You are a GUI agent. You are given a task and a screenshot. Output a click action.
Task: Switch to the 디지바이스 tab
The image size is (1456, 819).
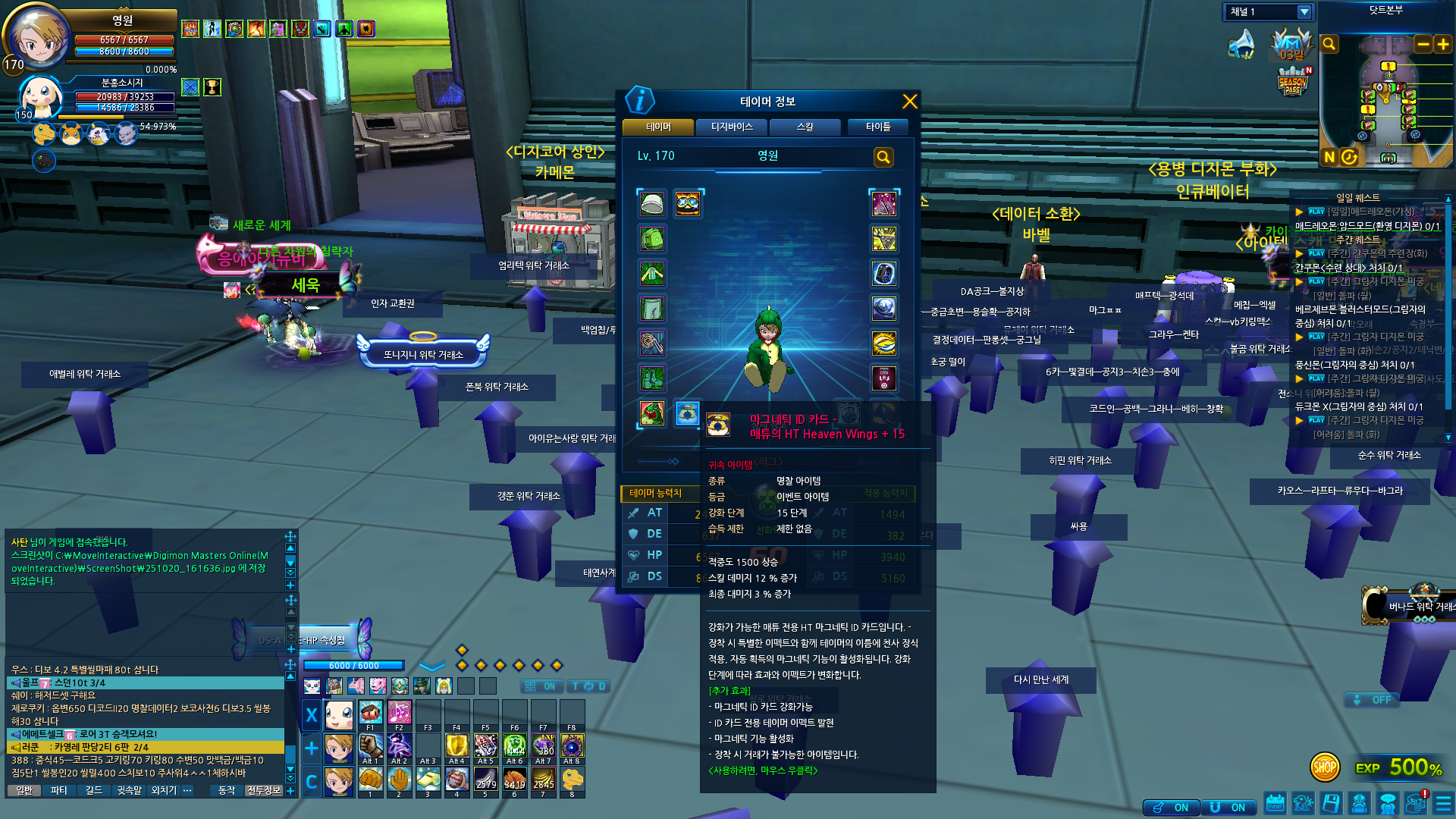click(x=732, y=127)
